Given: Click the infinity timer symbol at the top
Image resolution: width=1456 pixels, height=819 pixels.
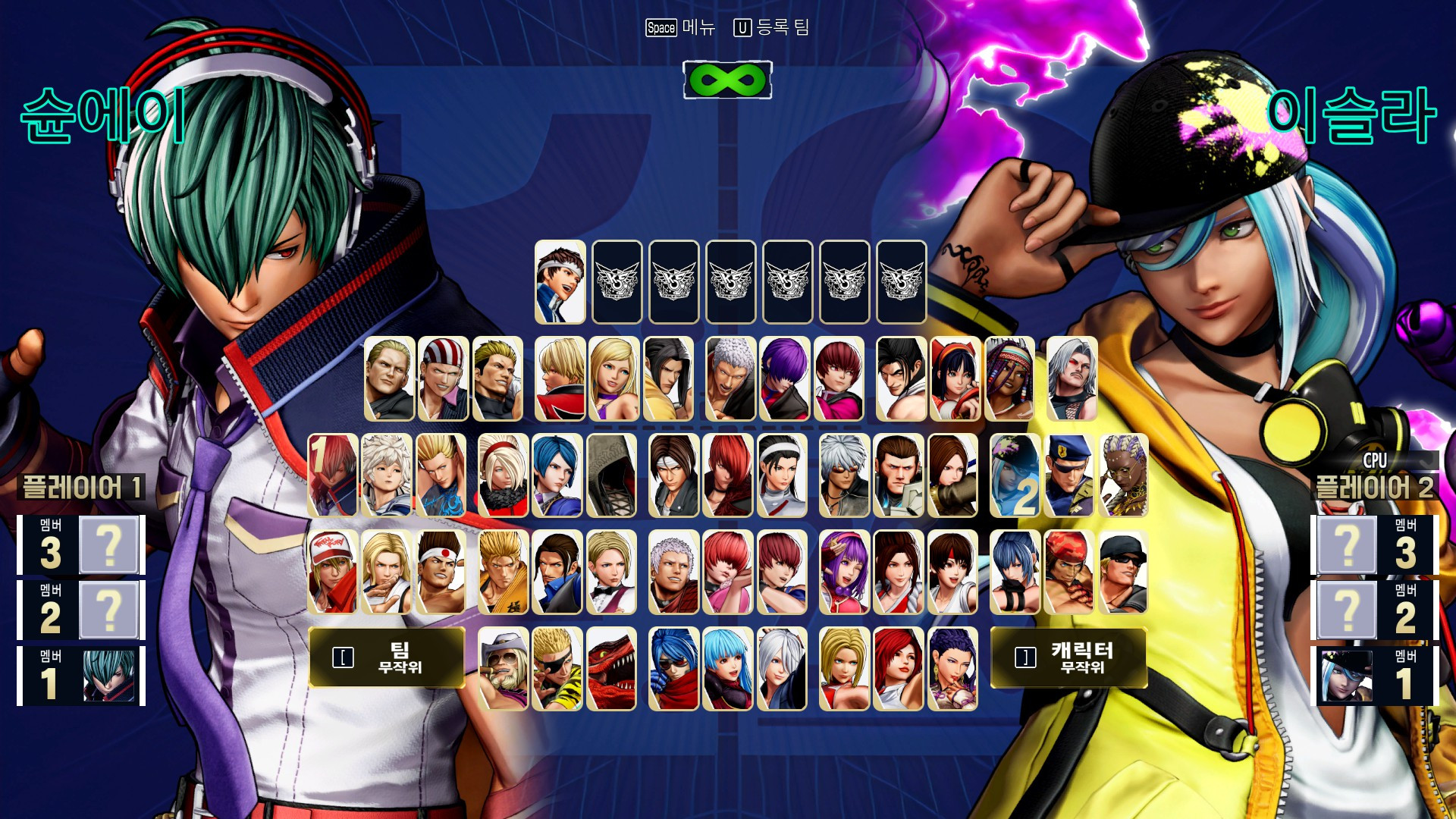Looking at the screenshot, I should tap(728, 81).
